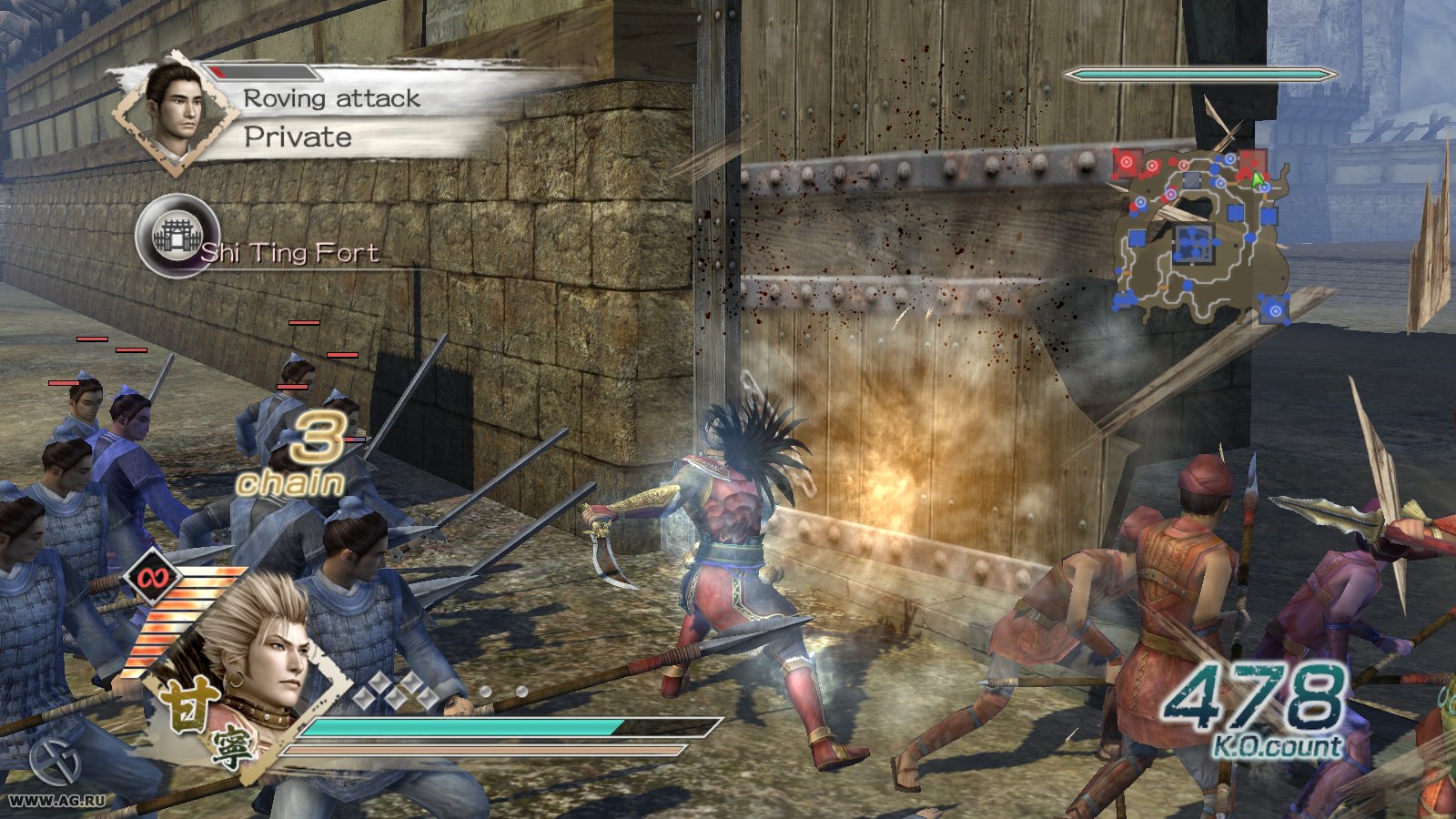Click the battlefield minimap
Image resolution: width=1456 pixels, height=819 pixels.
pyautogui.click(x=1199, y=236)
